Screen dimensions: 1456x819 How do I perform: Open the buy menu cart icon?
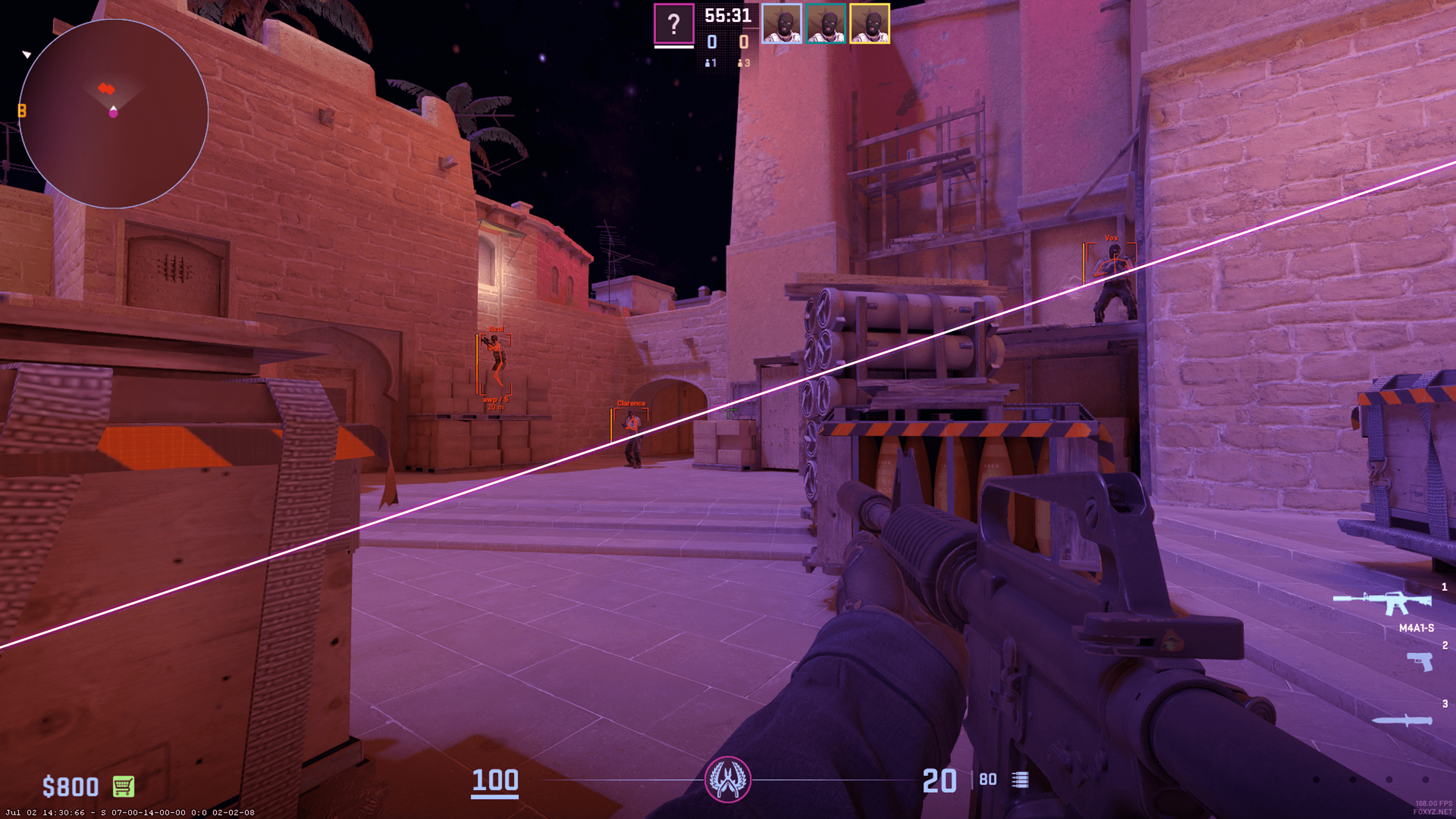coord(123,787)
